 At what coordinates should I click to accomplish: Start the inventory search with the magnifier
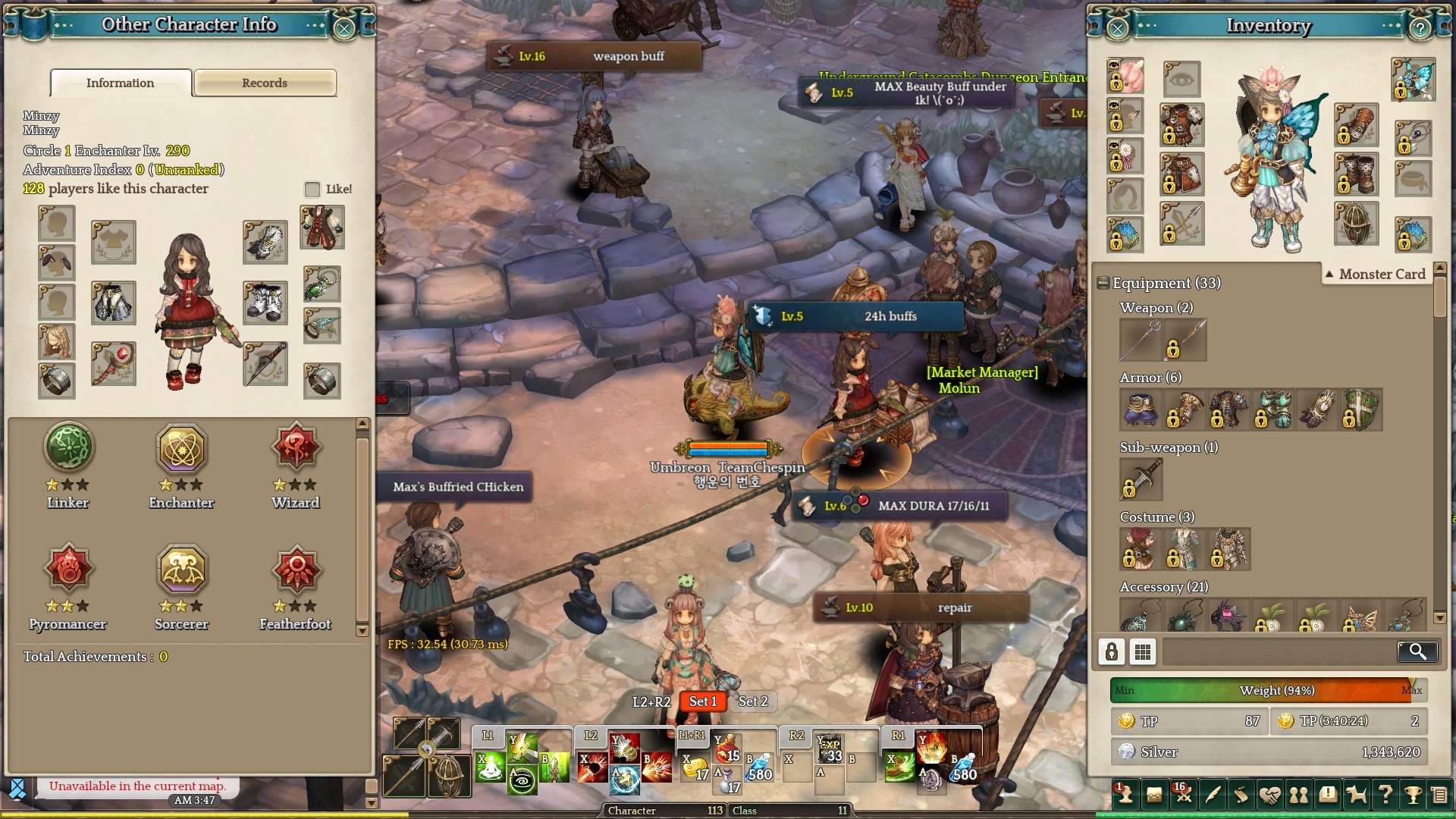click(1417, 651)
